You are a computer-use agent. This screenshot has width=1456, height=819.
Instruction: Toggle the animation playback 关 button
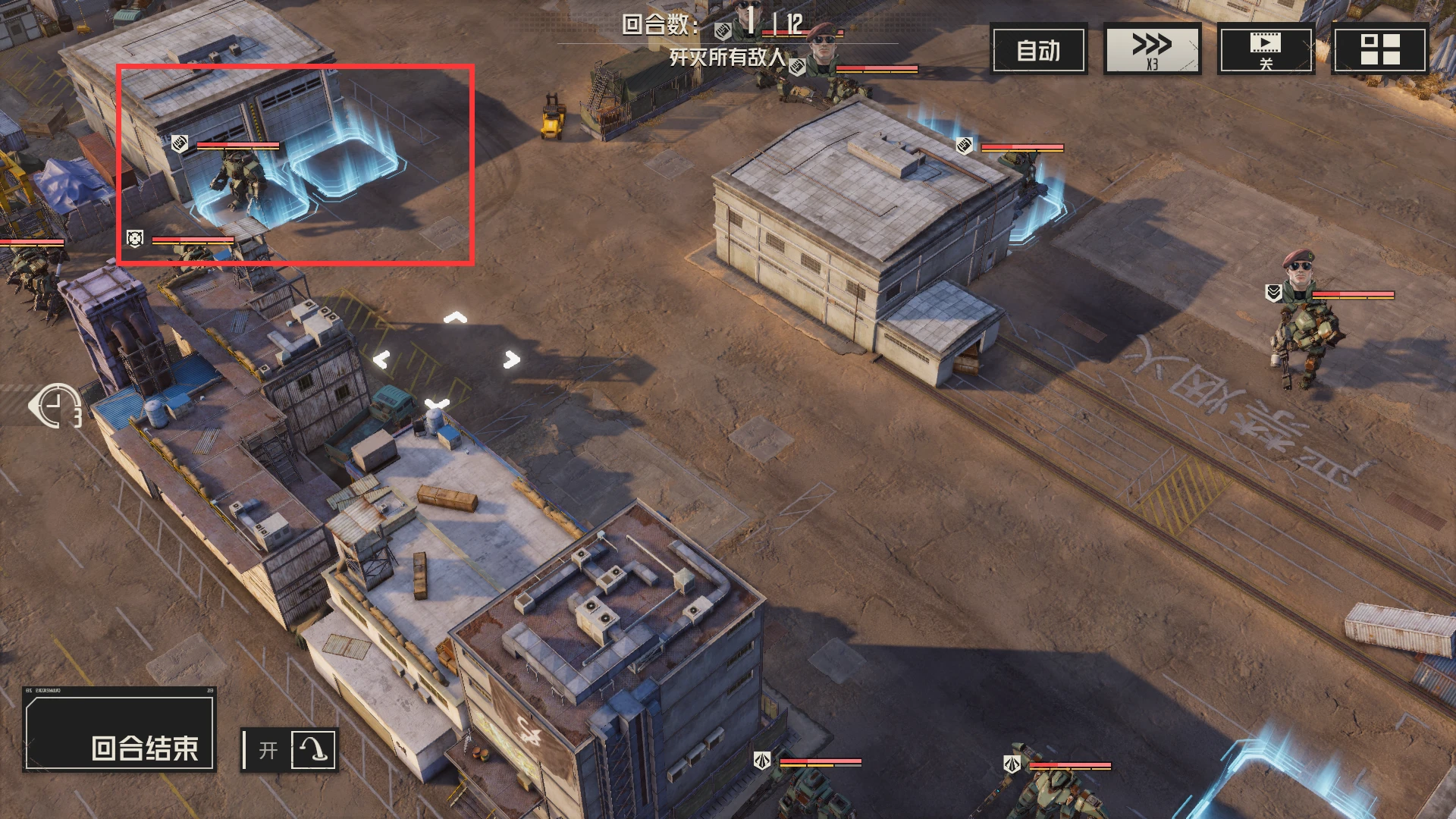(x=1265, y=50)
